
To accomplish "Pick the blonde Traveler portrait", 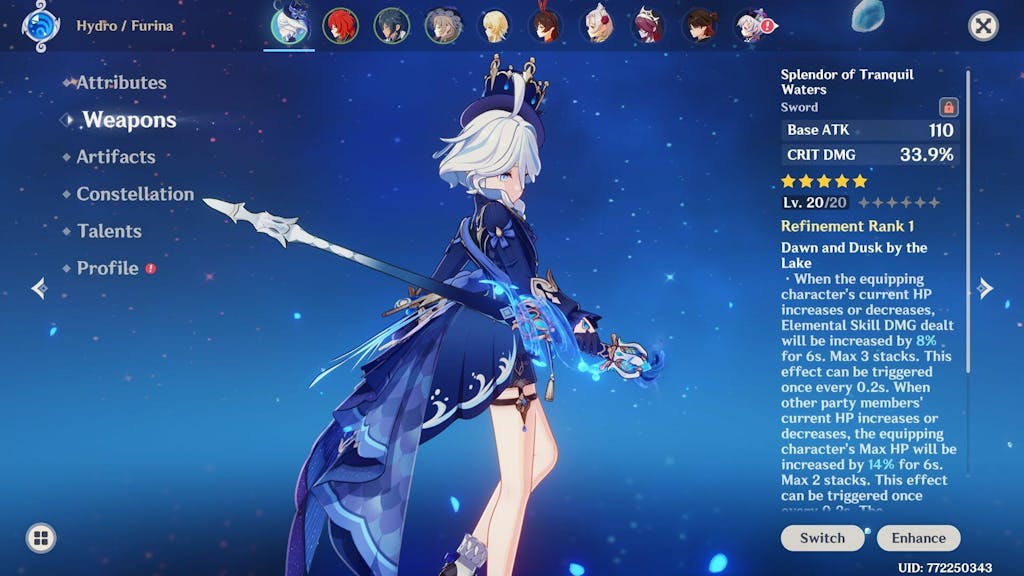I will [x=494, y=26].
